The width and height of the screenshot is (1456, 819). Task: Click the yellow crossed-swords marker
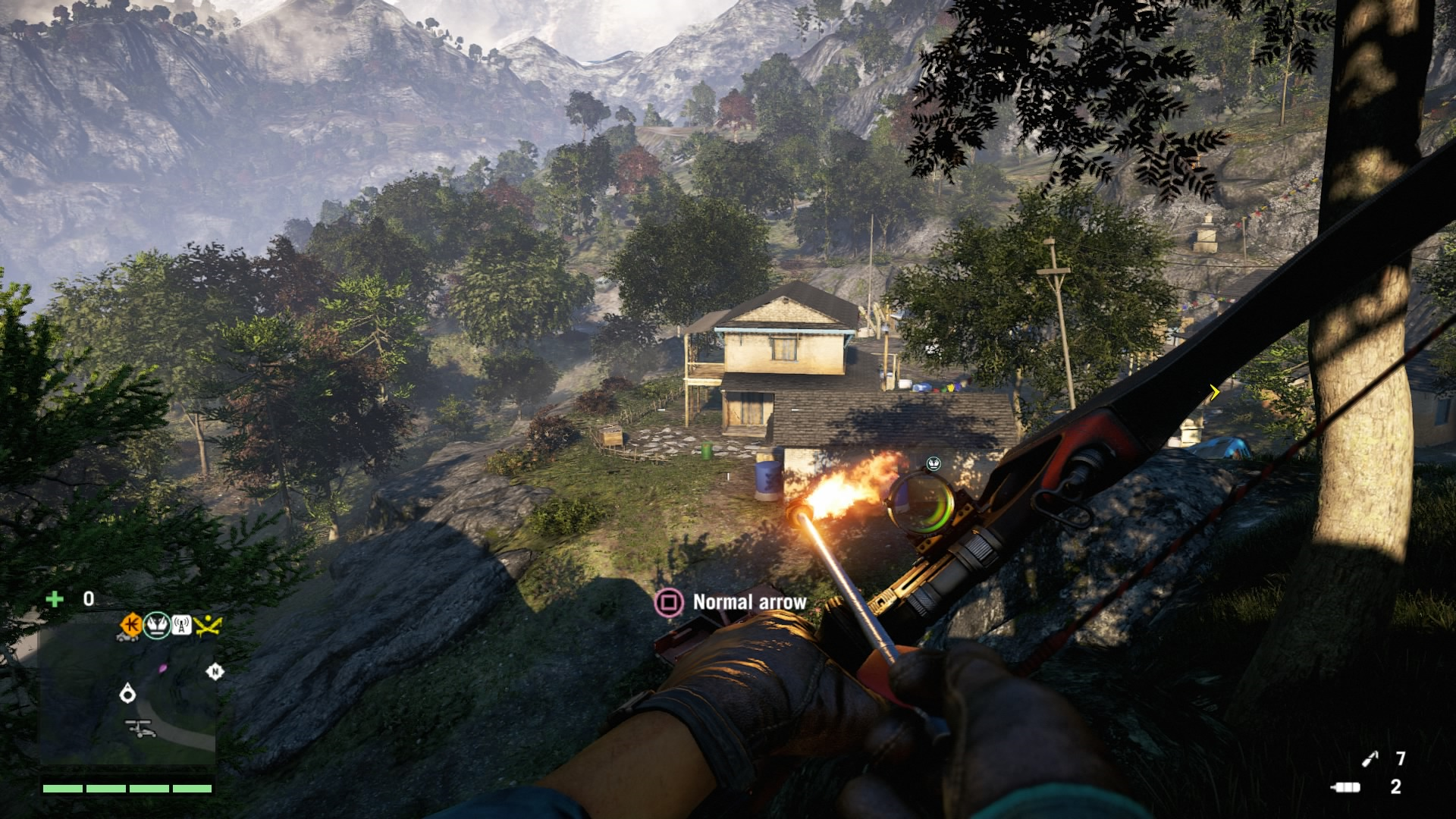coord(207,625)
